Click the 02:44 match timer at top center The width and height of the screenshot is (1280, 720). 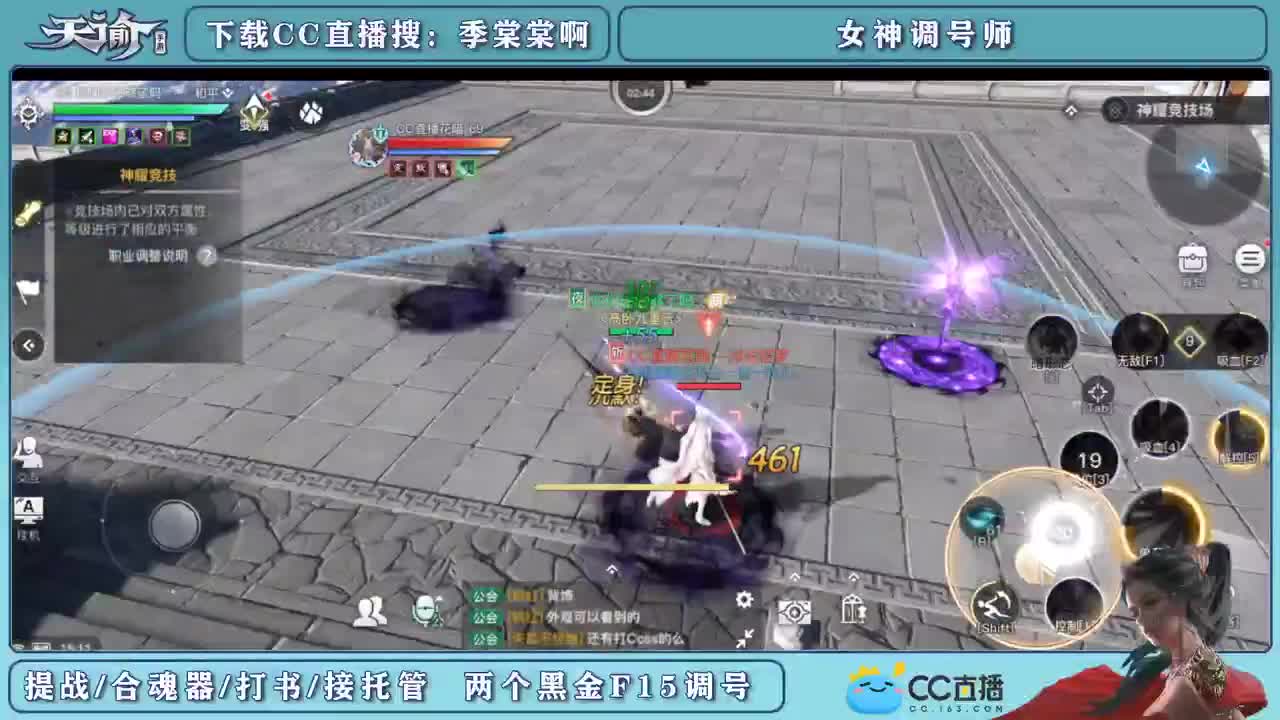[641, 92]
